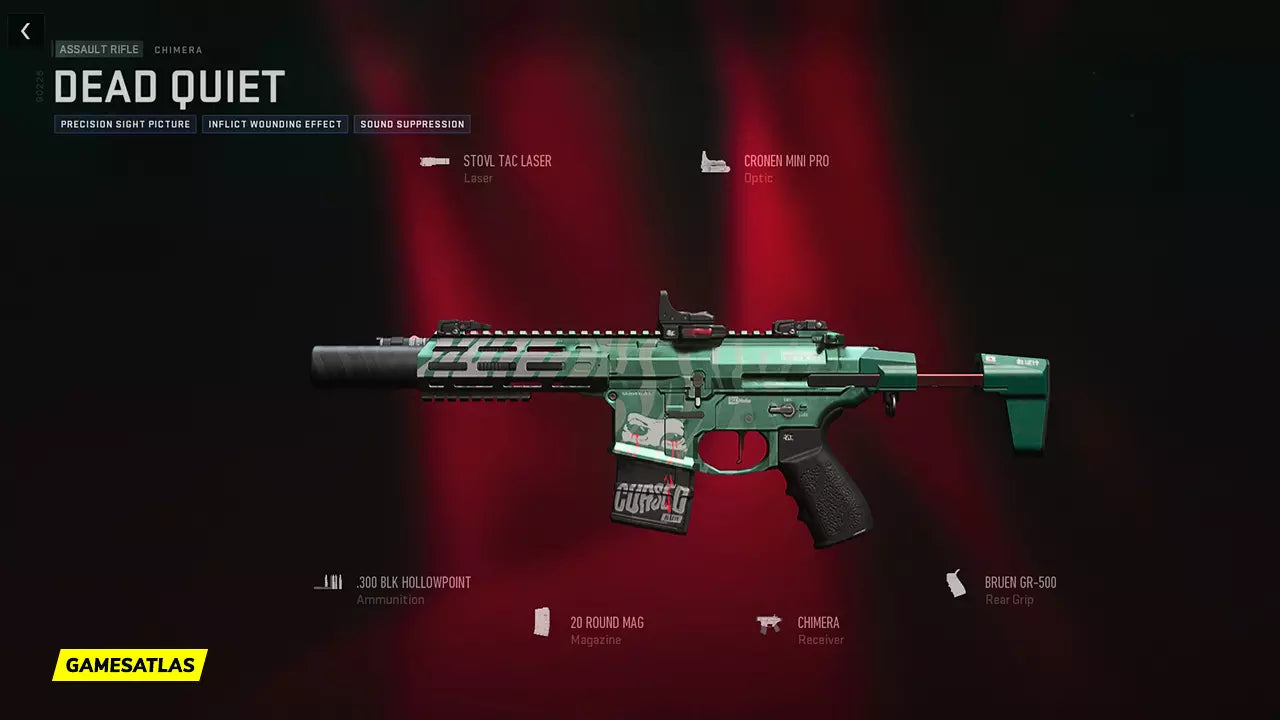Click the Sound Suppression tag
Image resolution: width=1280 pixels, height=720 pixels.
tap(412, 125)
